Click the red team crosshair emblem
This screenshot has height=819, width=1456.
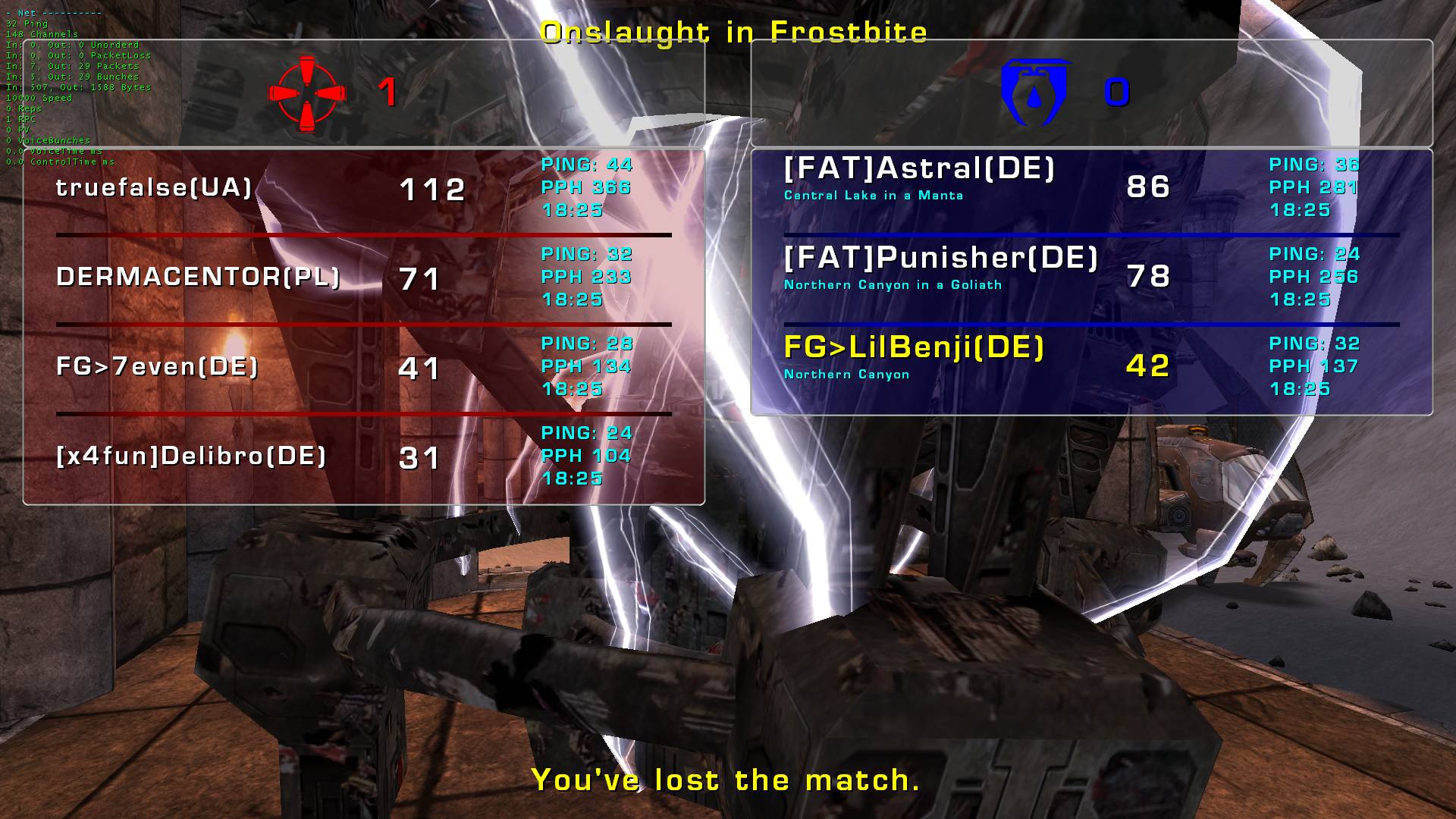point(307,93)
